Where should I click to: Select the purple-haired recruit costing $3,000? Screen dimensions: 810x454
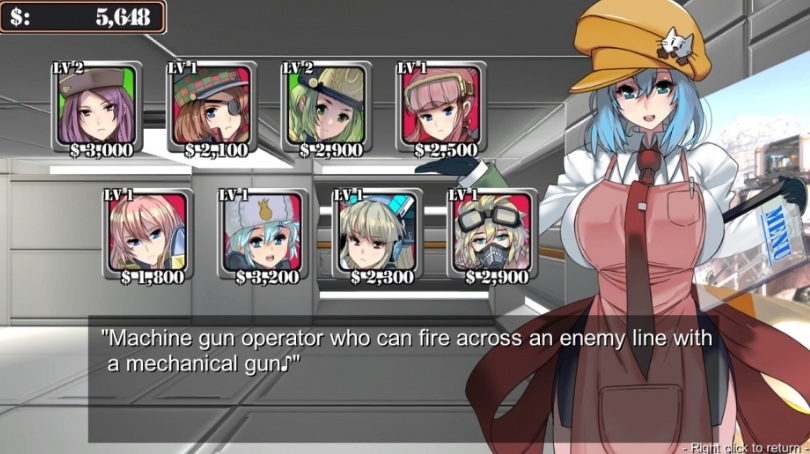97,107
